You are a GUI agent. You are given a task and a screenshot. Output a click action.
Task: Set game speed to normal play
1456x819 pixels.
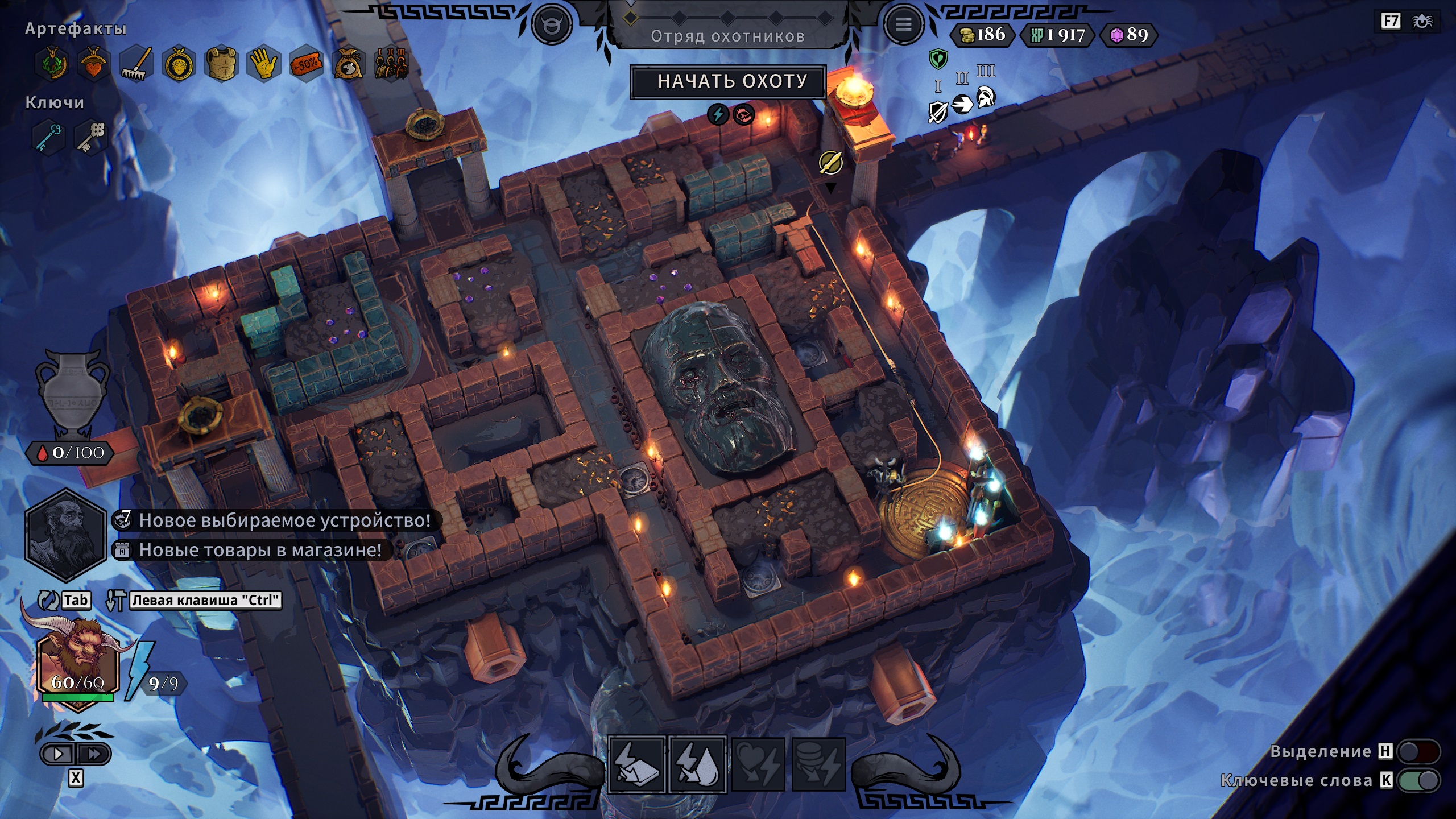tap(59, 754)
